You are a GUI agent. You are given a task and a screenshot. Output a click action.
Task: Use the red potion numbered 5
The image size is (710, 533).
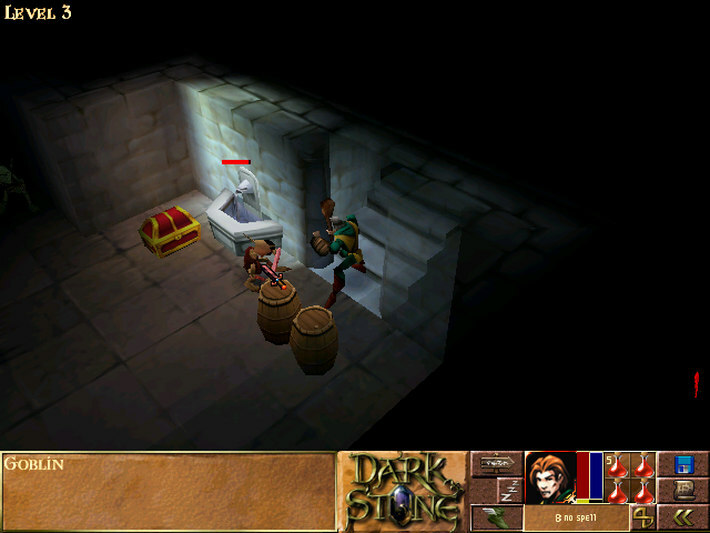coord(618,465)
